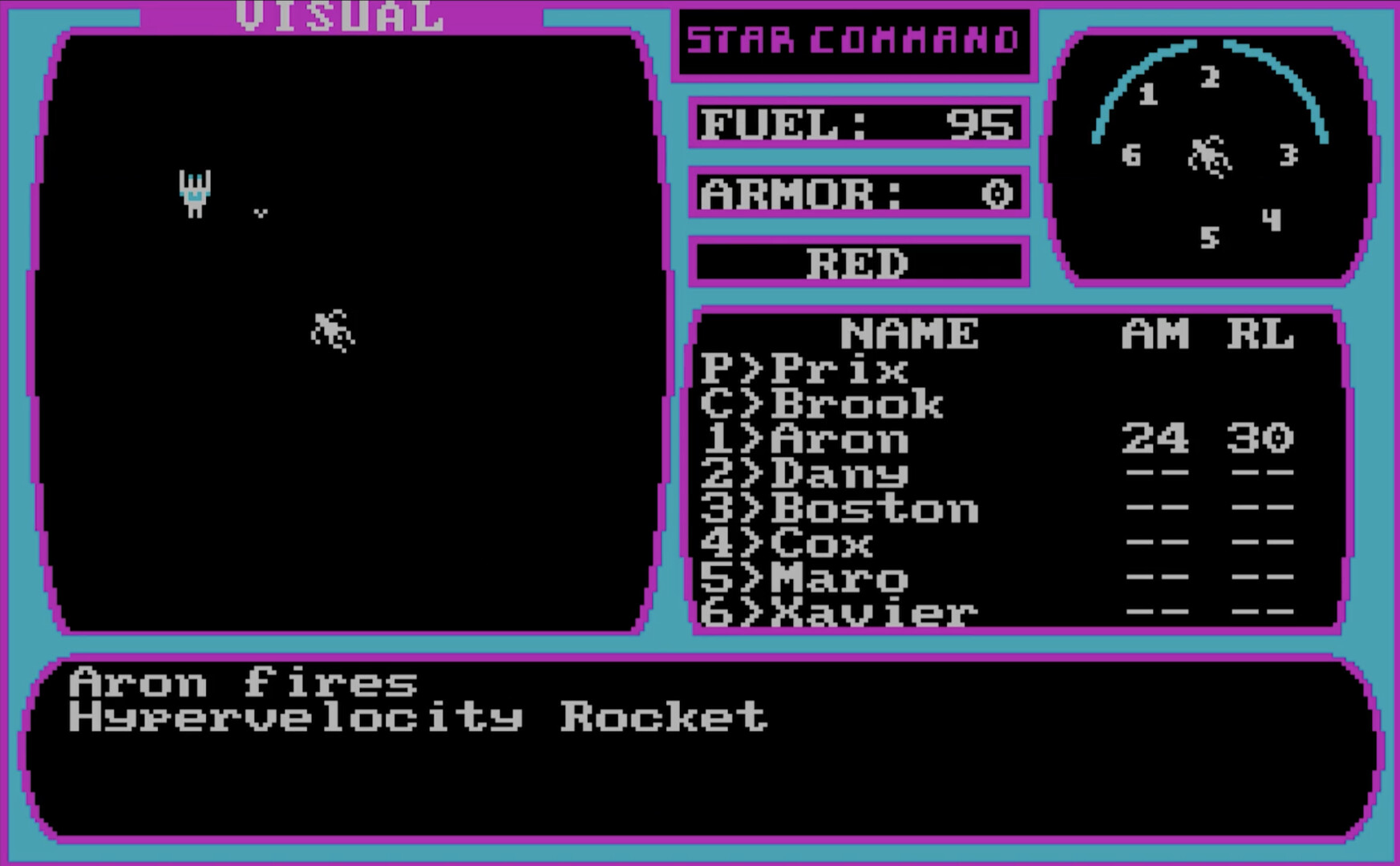Image resolution: width=1400 pixels, height=866 pixels.
Task: Select the ship icon at the scanner center
Action: [1208, 154]
